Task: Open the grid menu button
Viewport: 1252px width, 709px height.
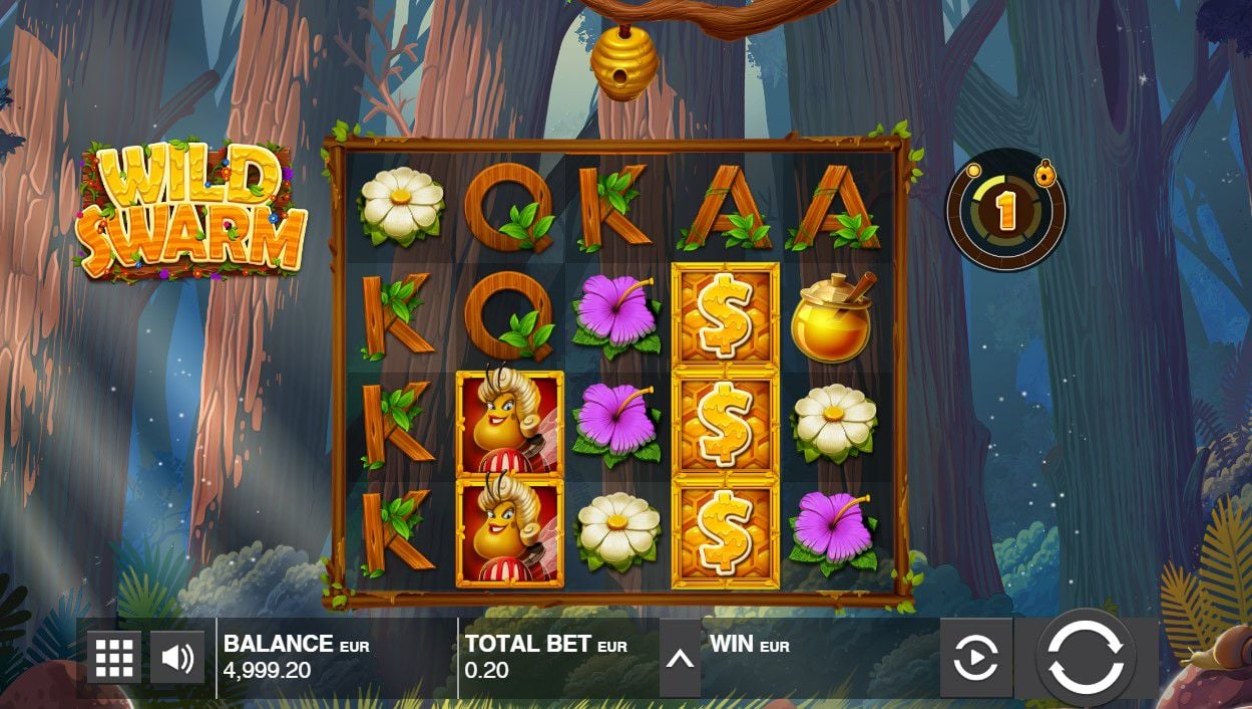Action: pos(114,657)
